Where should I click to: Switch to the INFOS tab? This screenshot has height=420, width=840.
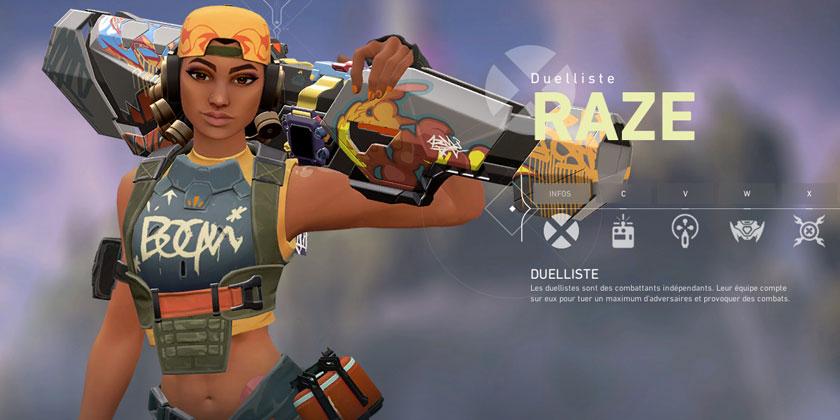click(x=561, y=193)
